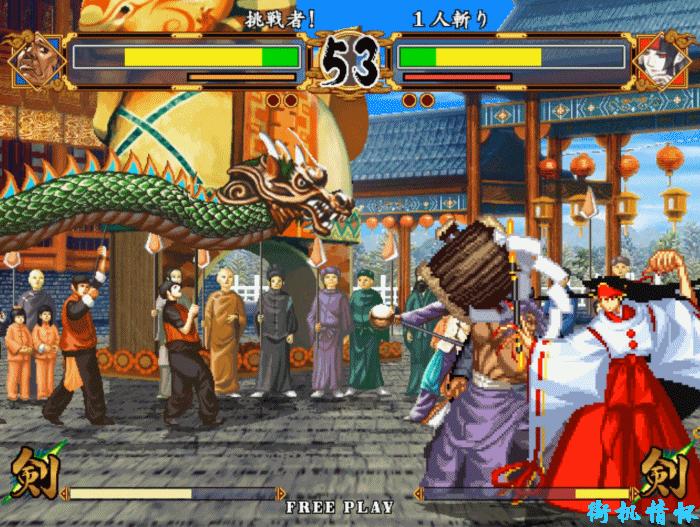
Task: Click the player one character portrait
Action: [38, 60]
